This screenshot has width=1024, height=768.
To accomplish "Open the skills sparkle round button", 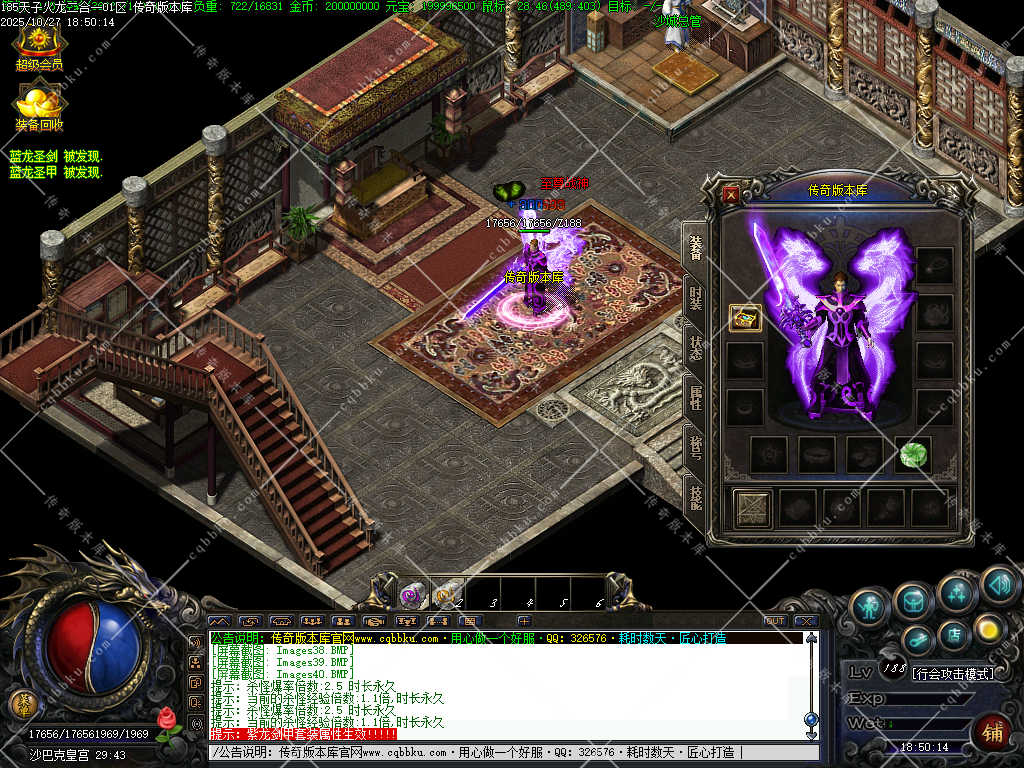I will pyautogui.click(x=957, y=595).
